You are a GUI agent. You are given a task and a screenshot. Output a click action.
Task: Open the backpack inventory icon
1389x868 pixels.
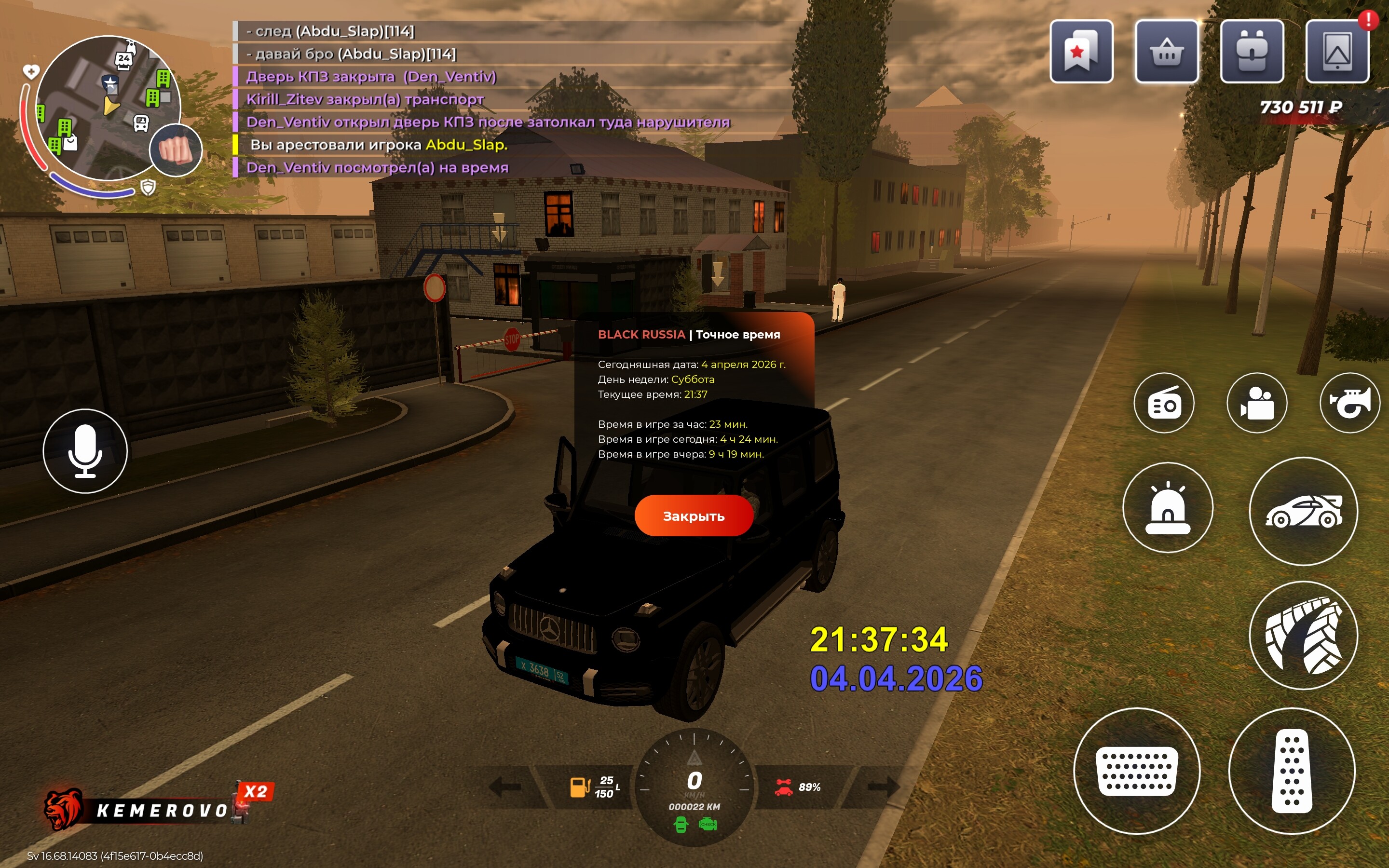(x=1252, y=52)
